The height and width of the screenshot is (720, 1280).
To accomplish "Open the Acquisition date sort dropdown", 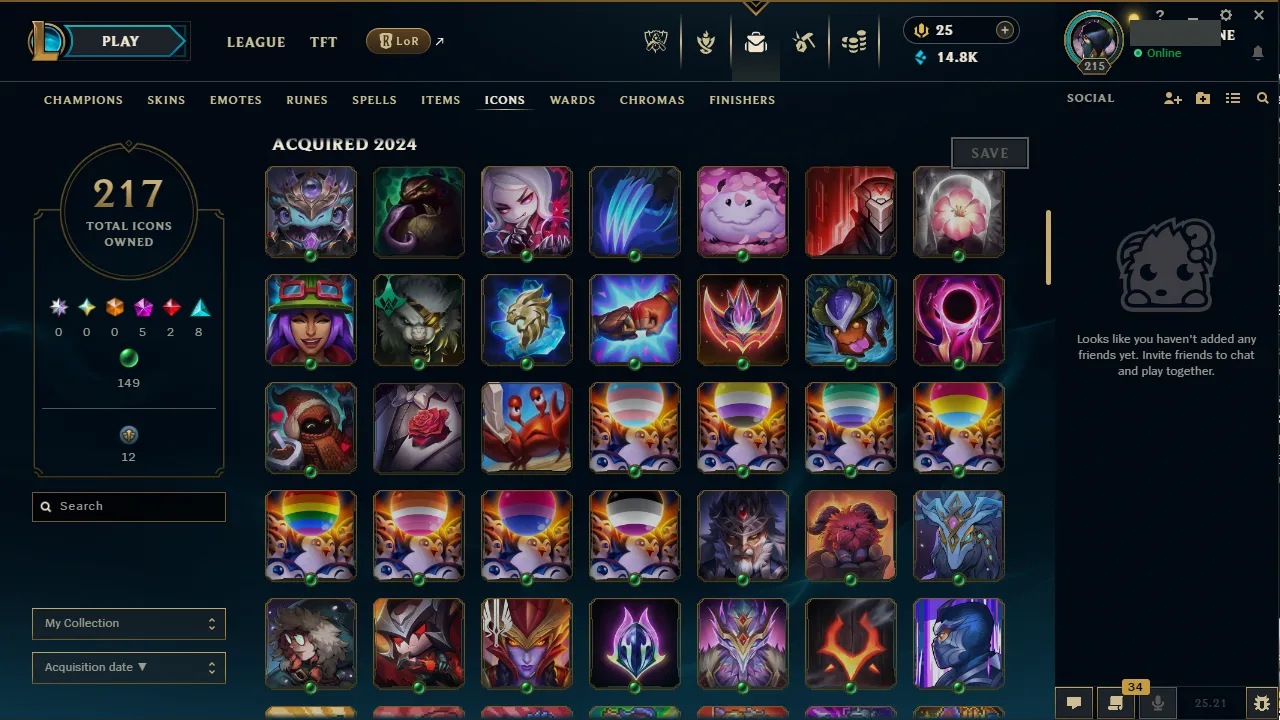I will (x=128, y=667).
